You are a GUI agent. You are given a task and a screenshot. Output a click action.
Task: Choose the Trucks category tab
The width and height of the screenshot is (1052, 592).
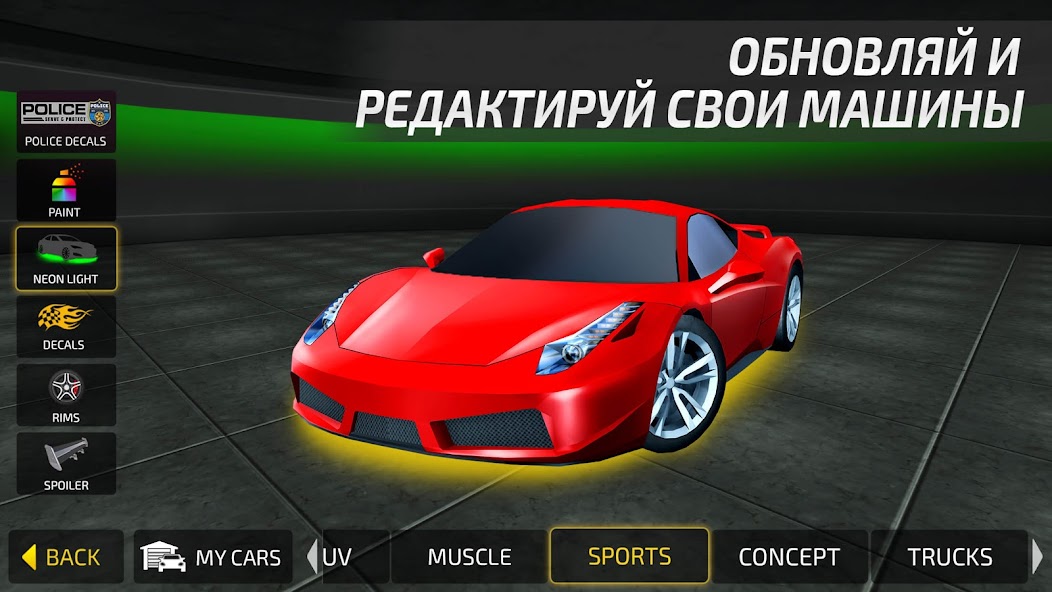949,557
